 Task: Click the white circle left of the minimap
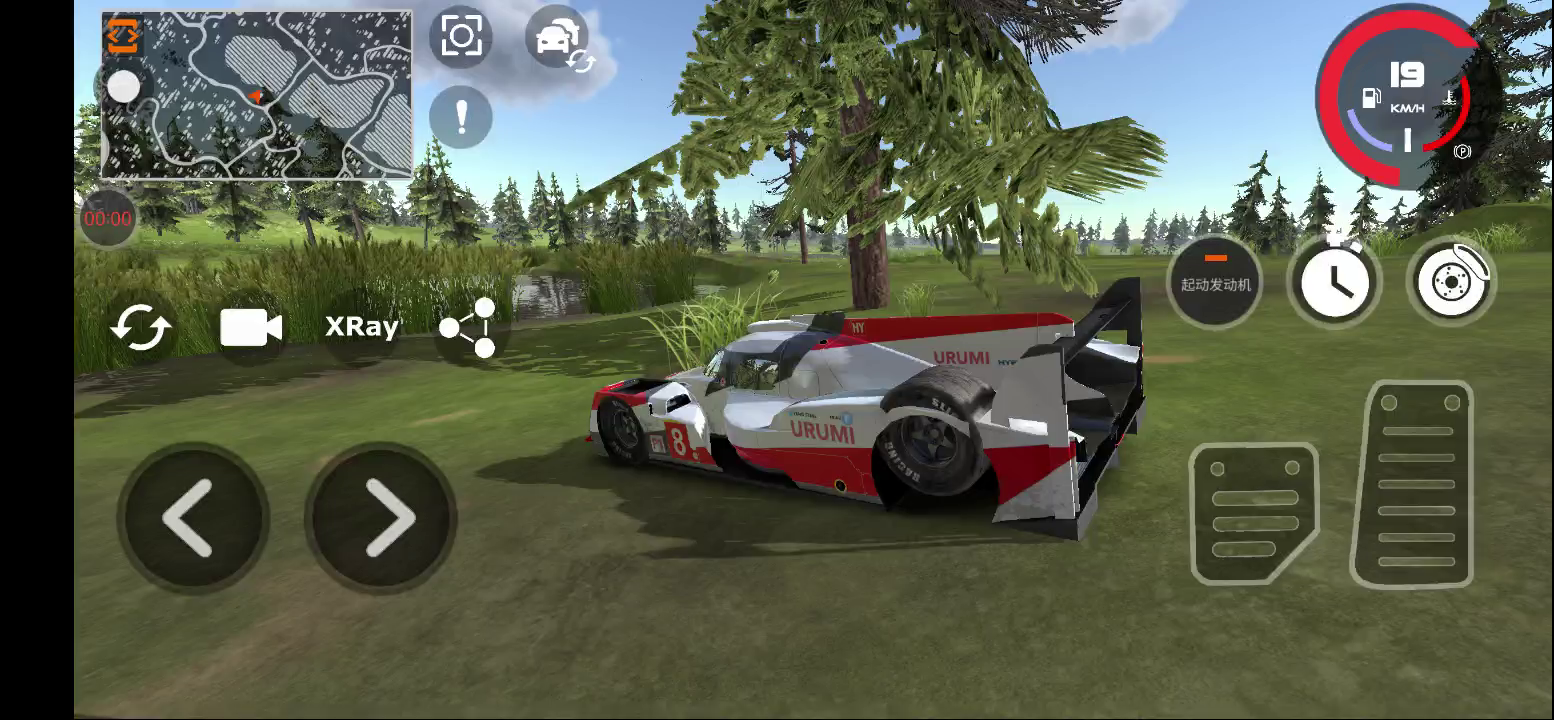(124, 87)
